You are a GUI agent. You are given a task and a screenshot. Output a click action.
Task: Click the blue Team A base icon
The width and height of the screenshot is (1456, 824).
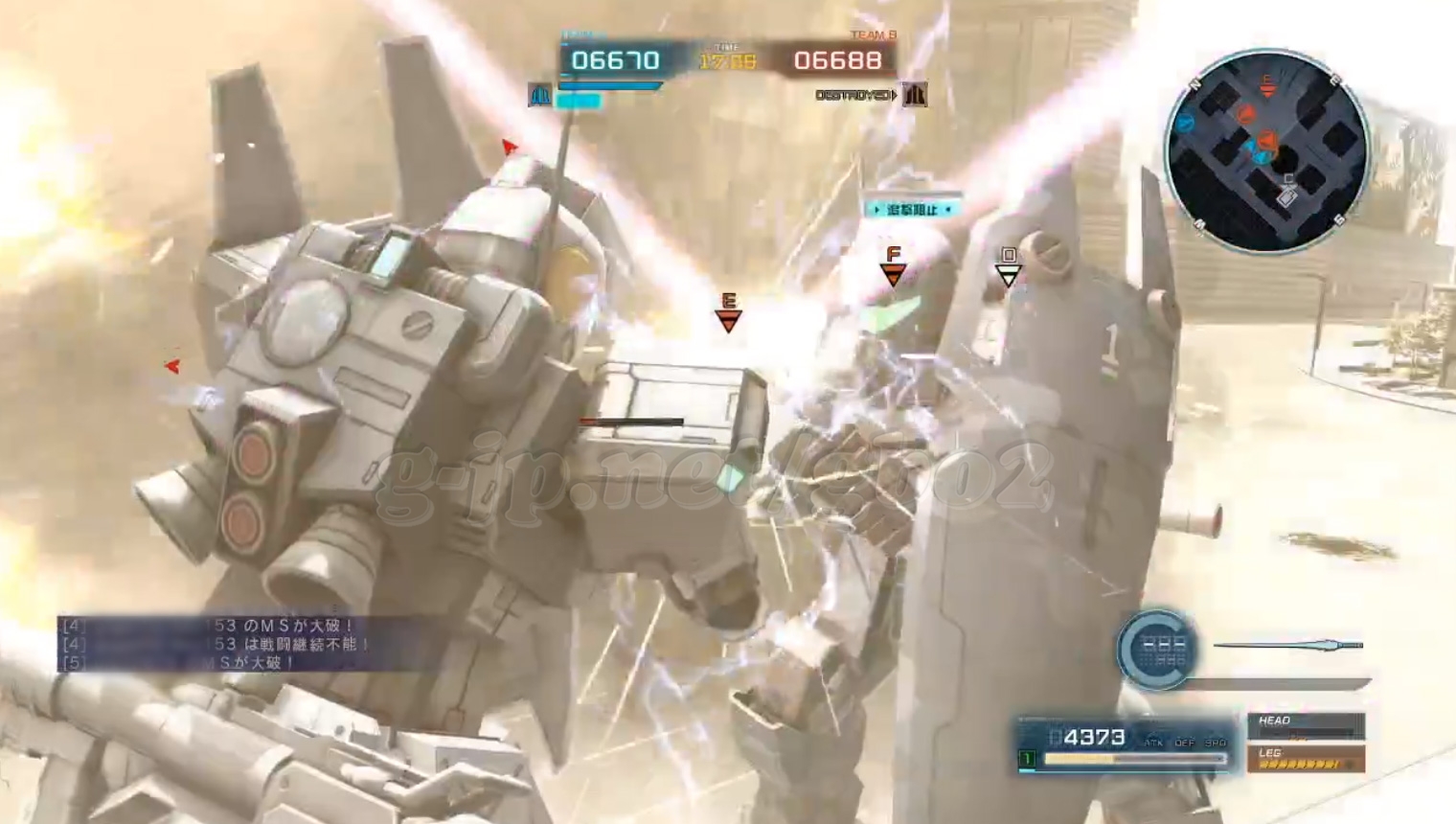(540, 95)
